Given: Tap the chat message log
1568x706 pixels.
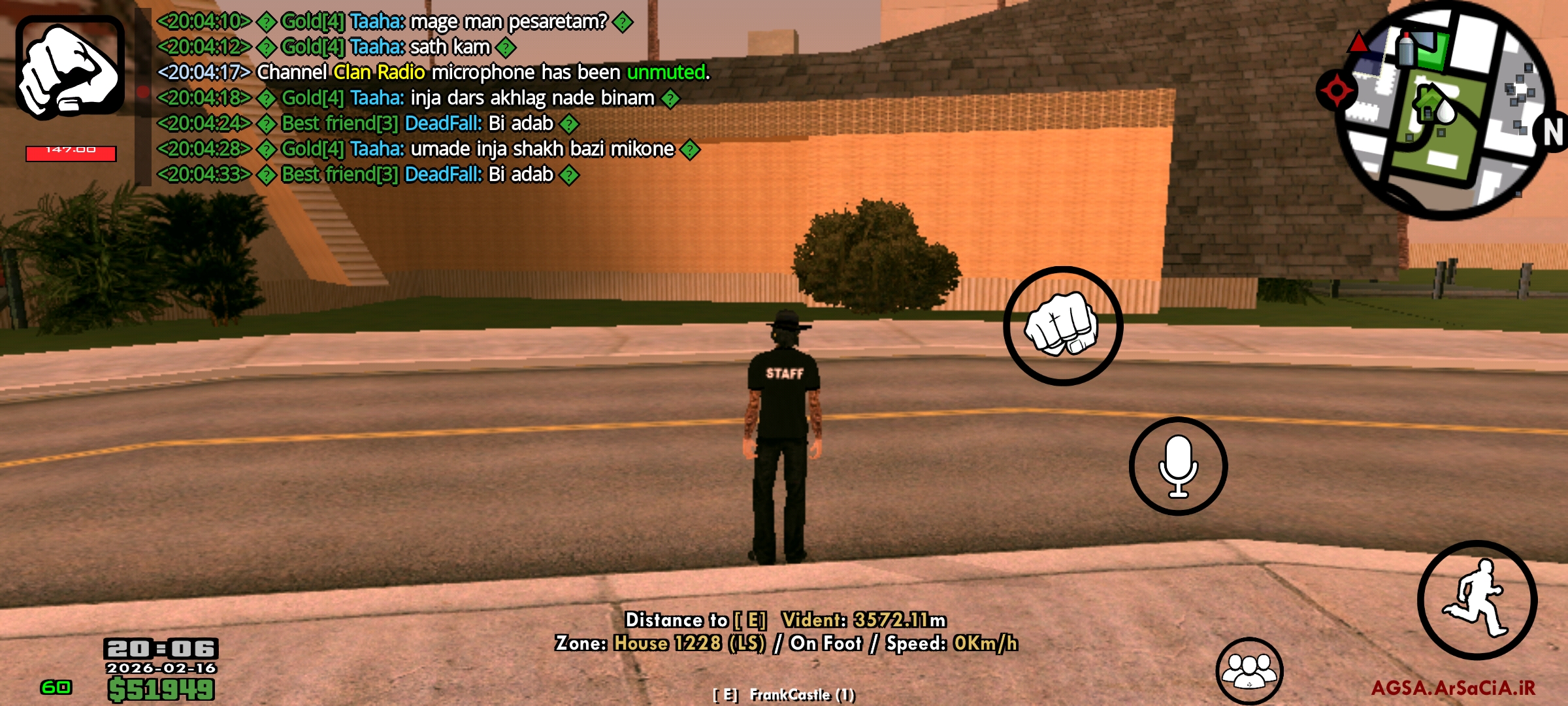Looking at the screenshot, I should 431,98.
